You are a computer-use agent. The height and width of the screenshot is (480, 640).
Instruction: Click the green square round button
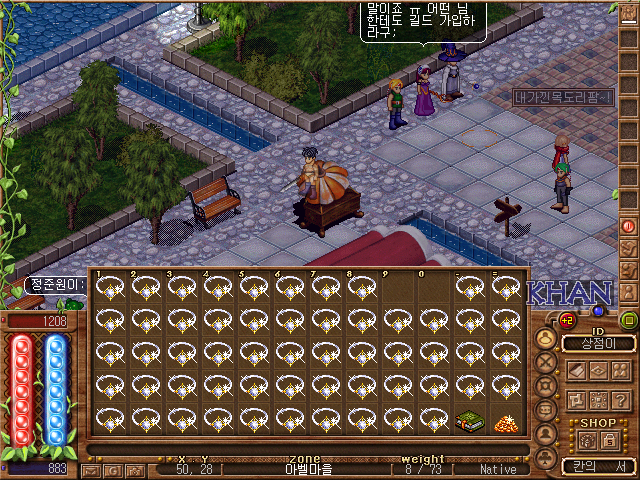click(x=629, y=321)
